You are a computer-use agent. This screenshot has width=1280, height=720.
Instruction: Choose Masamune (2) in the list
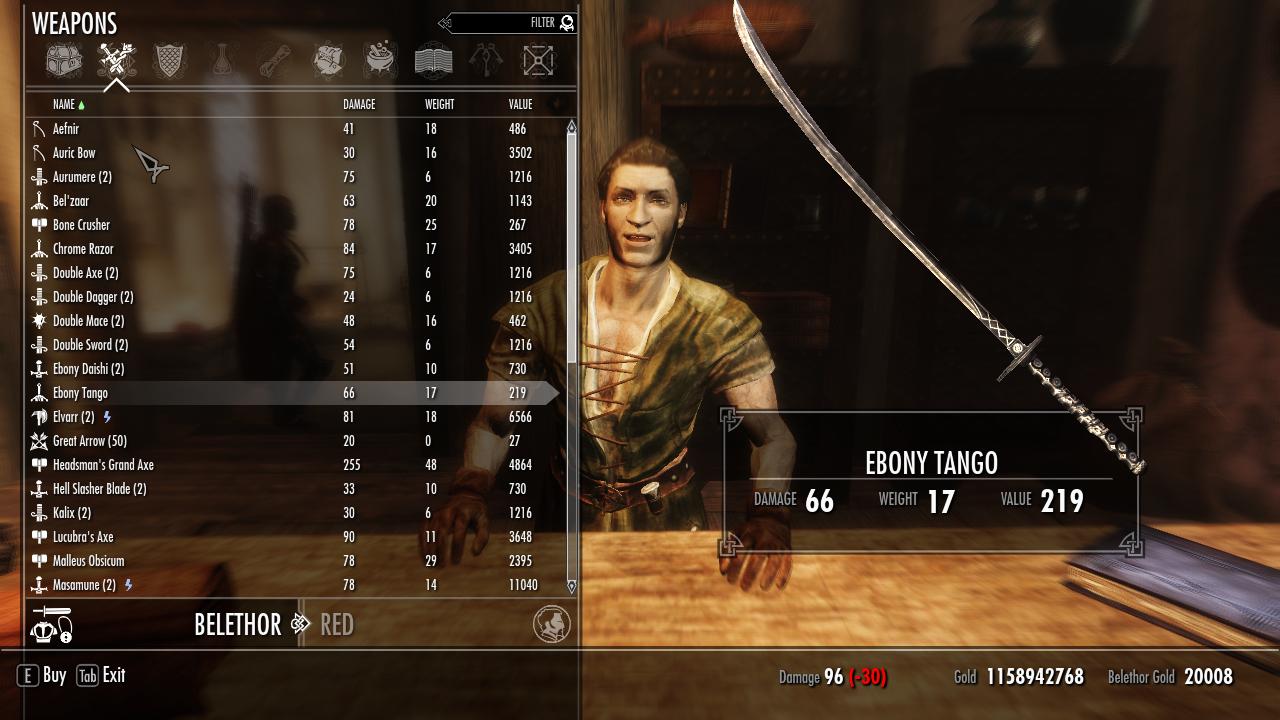84,585
